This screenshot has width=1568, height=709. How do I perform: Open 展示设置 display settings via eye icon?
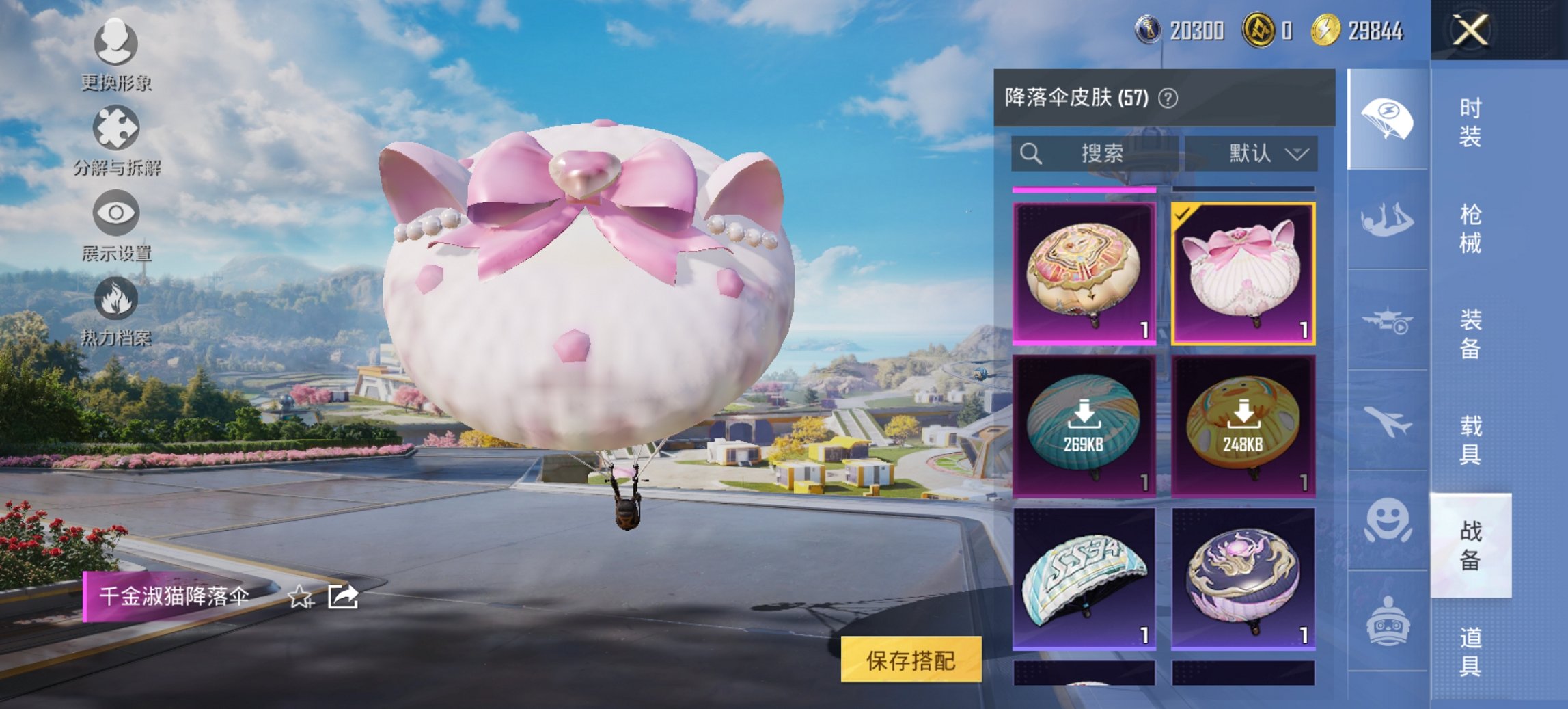click(x=116, y=214)
